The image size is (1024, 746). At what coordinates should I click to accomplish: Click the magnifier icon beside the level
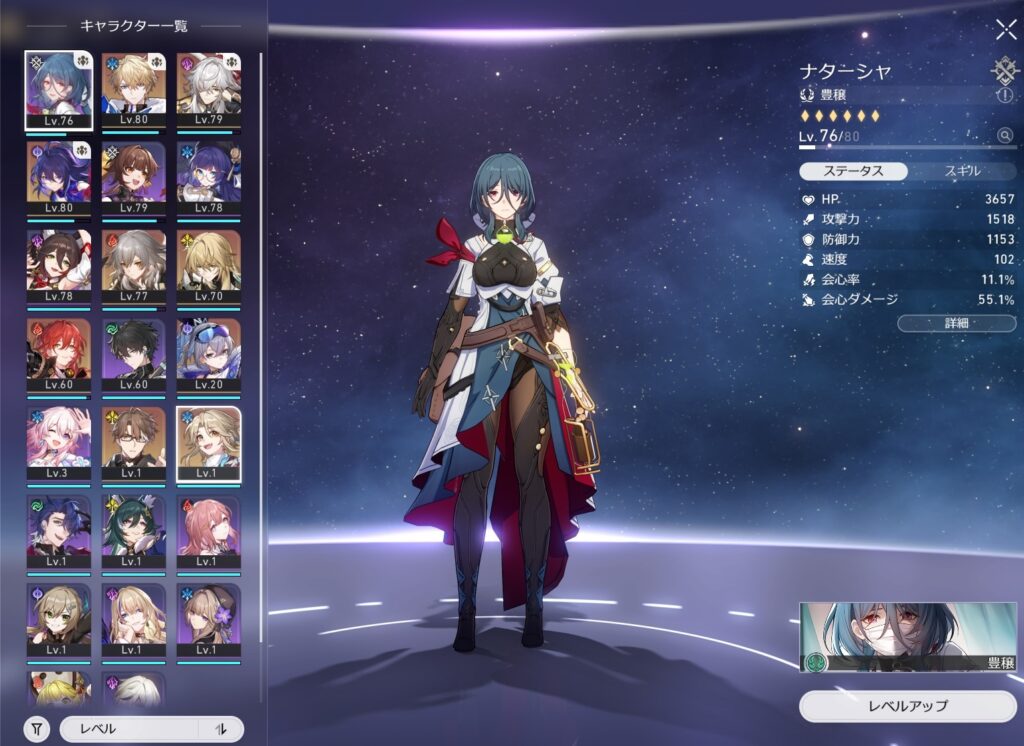tap(1005, 135)
